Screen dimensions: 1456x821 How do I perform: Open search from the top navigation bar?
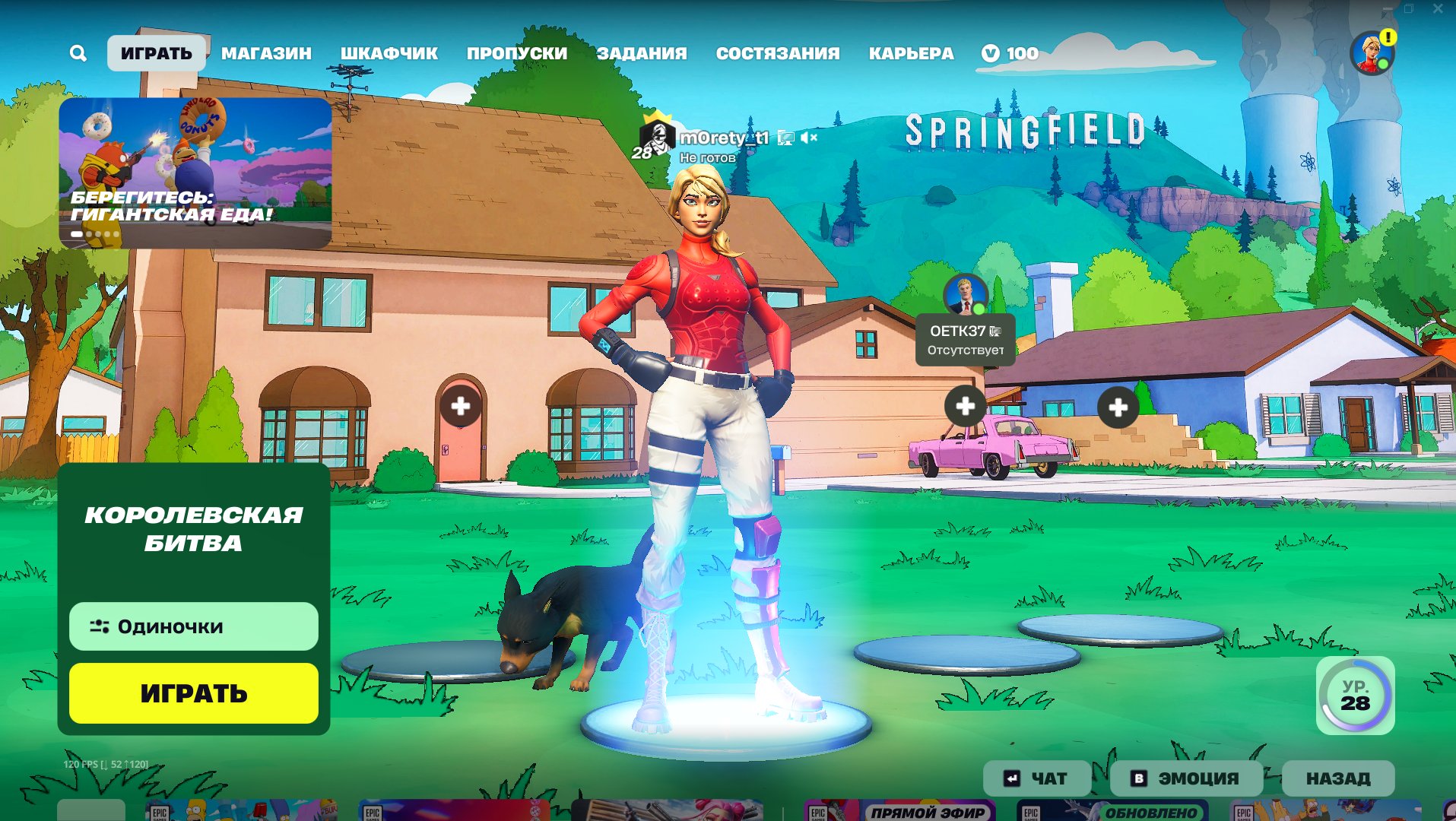click(78, 53)
